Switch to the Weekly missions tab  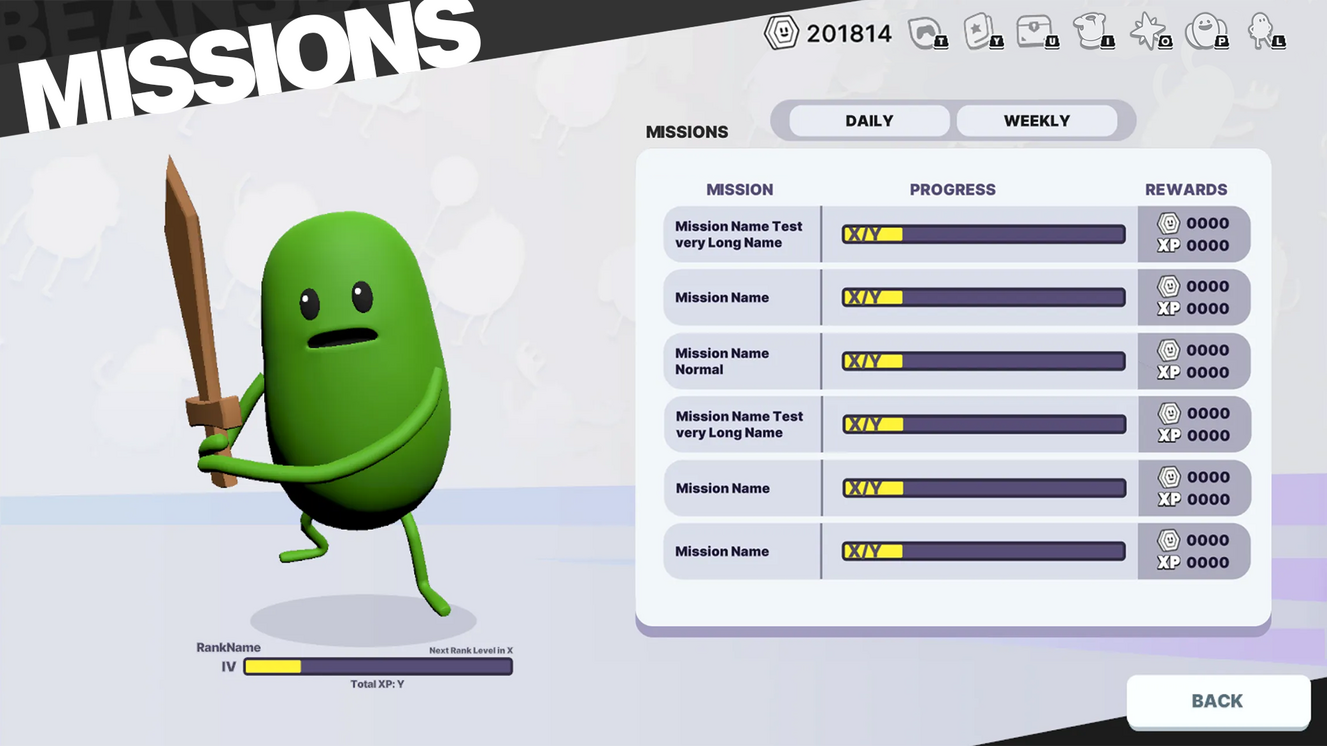tap(1036, 121)
